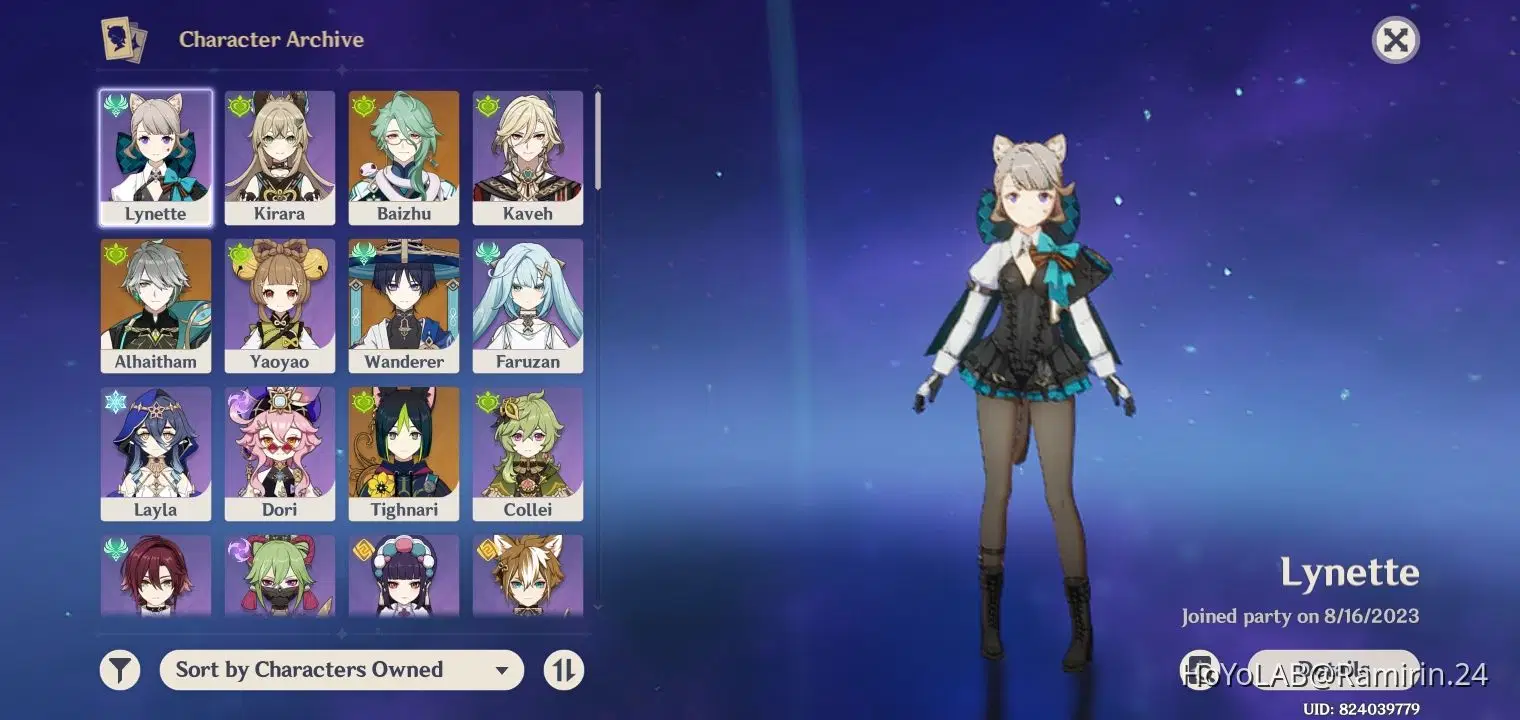This screenshot has height=720, width=1520.
Task: Close the Character Archive screen
Action: [x=1395, y=40]
